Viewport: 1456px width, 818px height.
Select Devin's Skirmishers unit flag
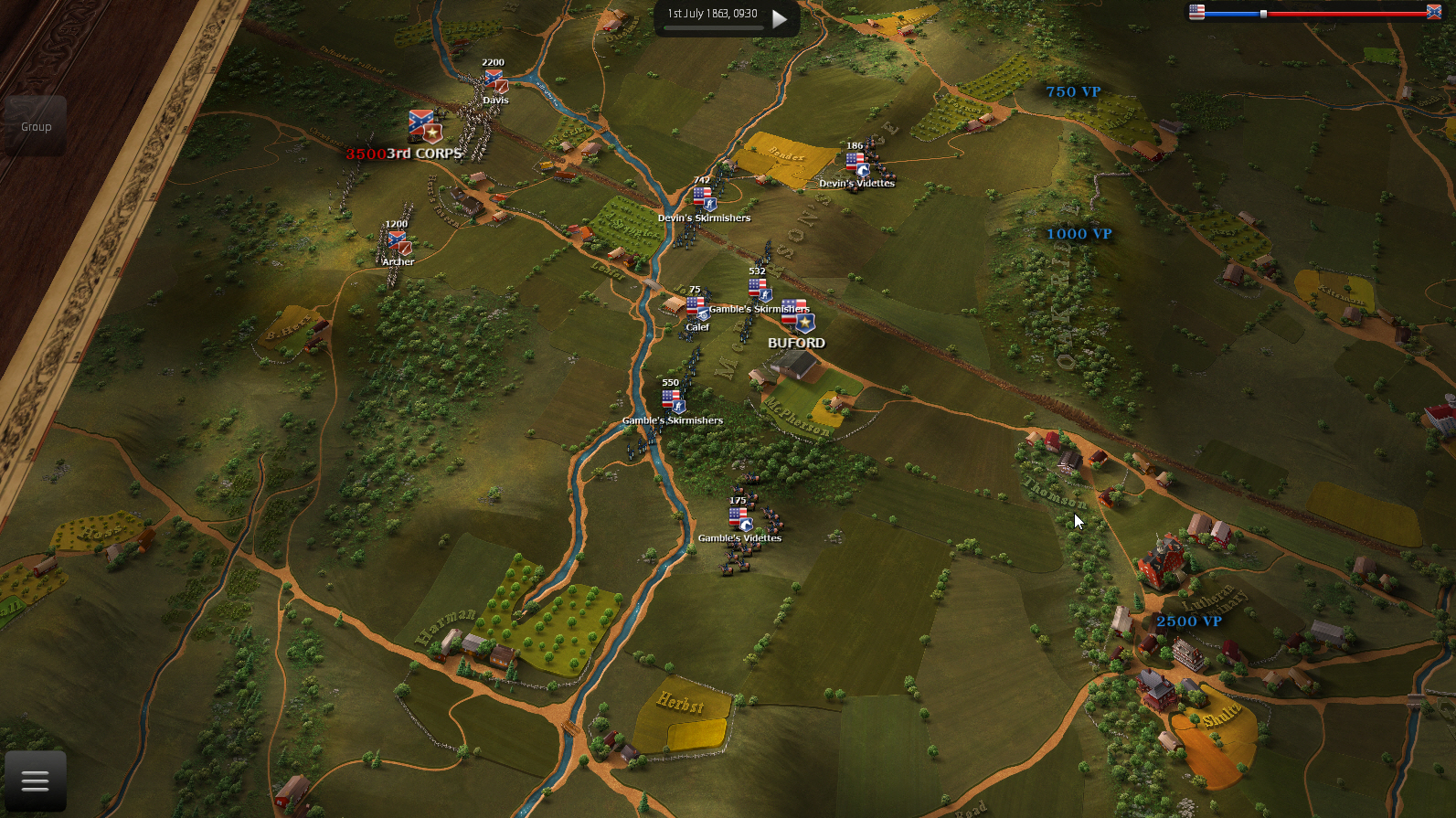click(702, 197)
